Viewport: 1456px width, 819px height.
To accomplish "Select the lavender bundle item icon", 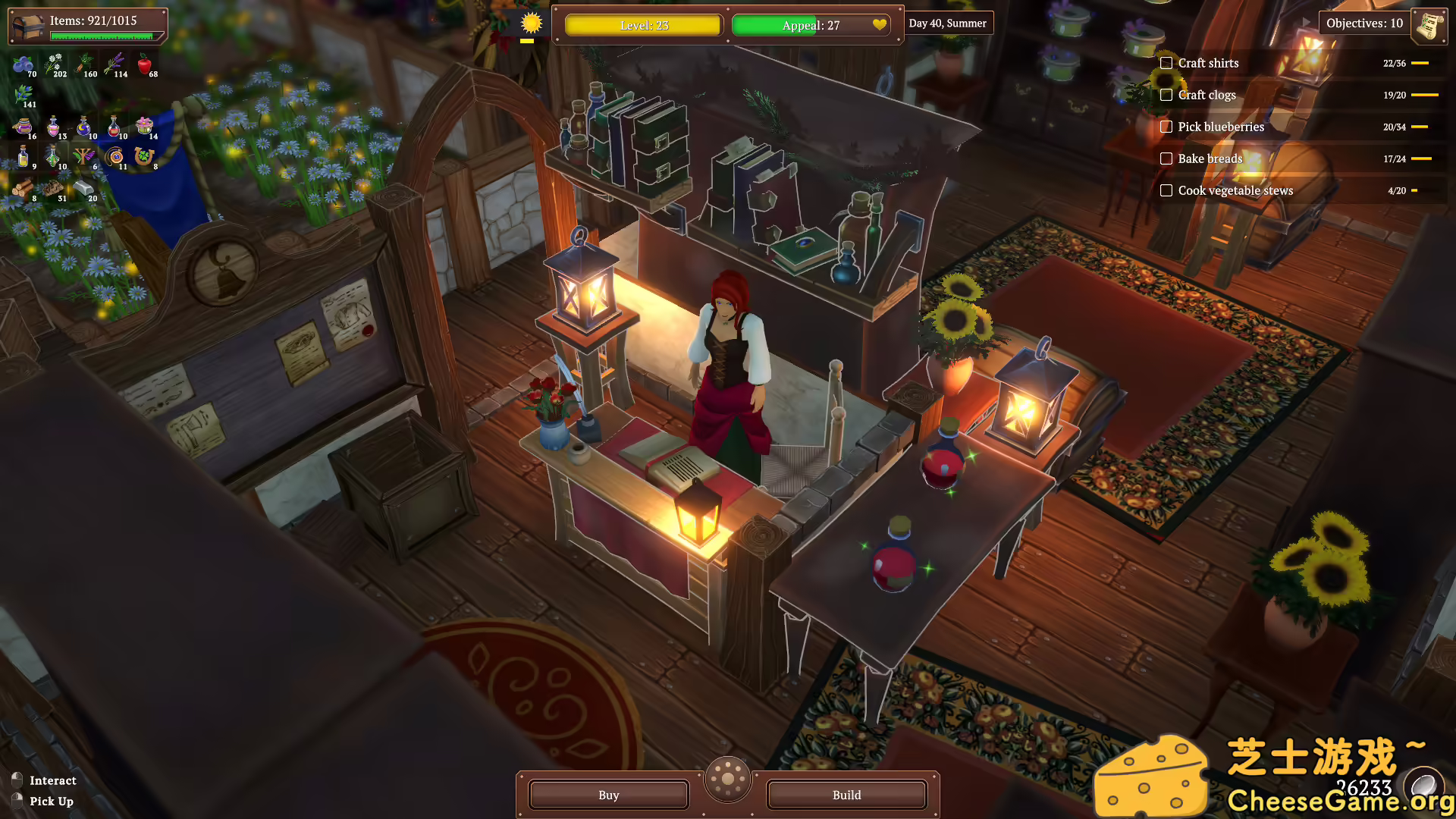I will pos(115,63).
